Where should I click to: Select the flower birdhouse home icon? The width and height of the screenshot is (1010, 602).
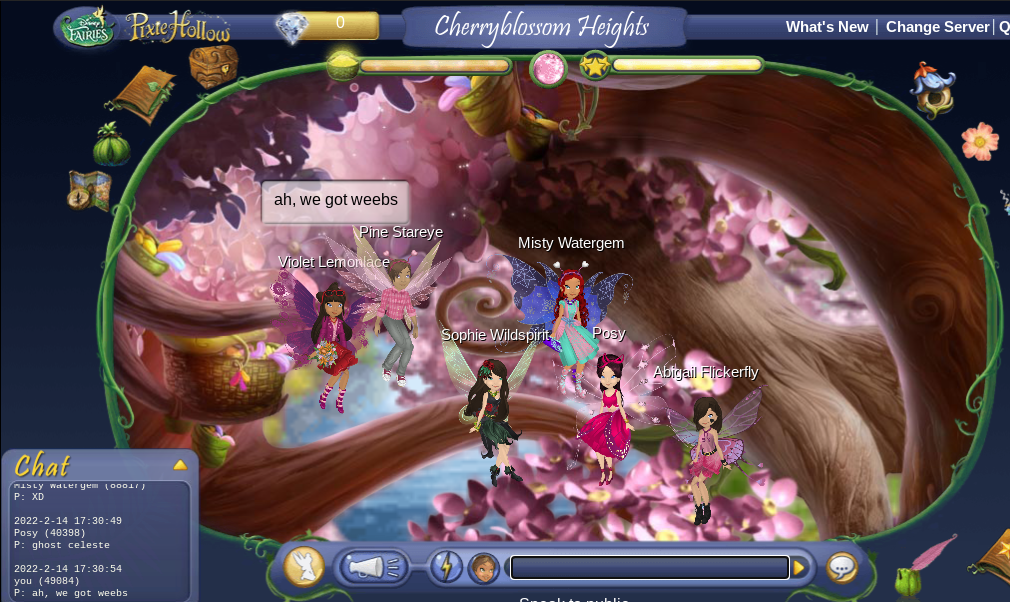tap(932, 90)
